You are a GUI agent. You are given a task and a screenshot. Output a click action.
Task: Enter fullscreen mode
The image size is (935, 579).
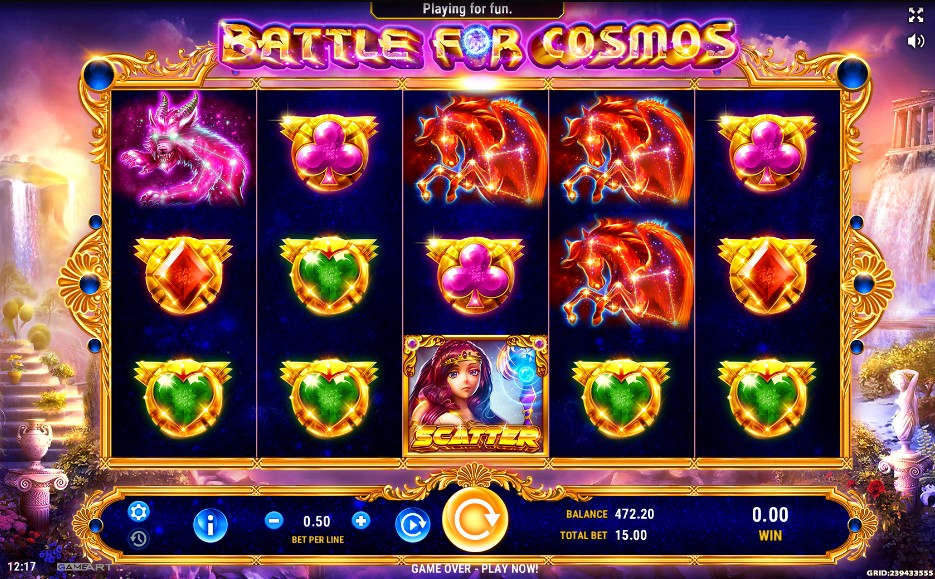pos(915,14)
